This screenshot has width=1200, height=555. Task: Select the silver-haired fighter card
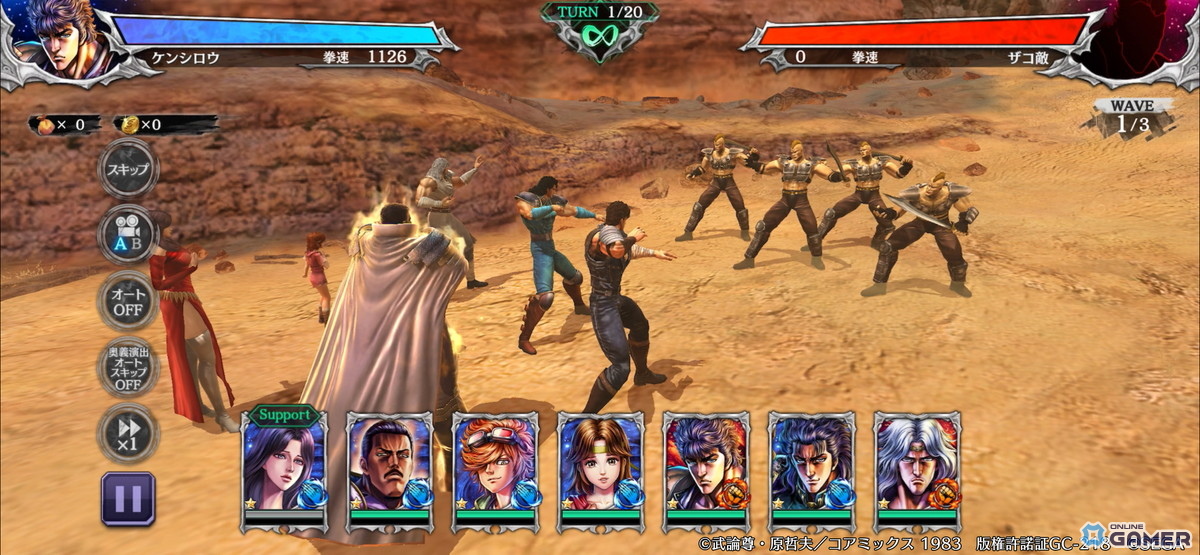[917, 465]
